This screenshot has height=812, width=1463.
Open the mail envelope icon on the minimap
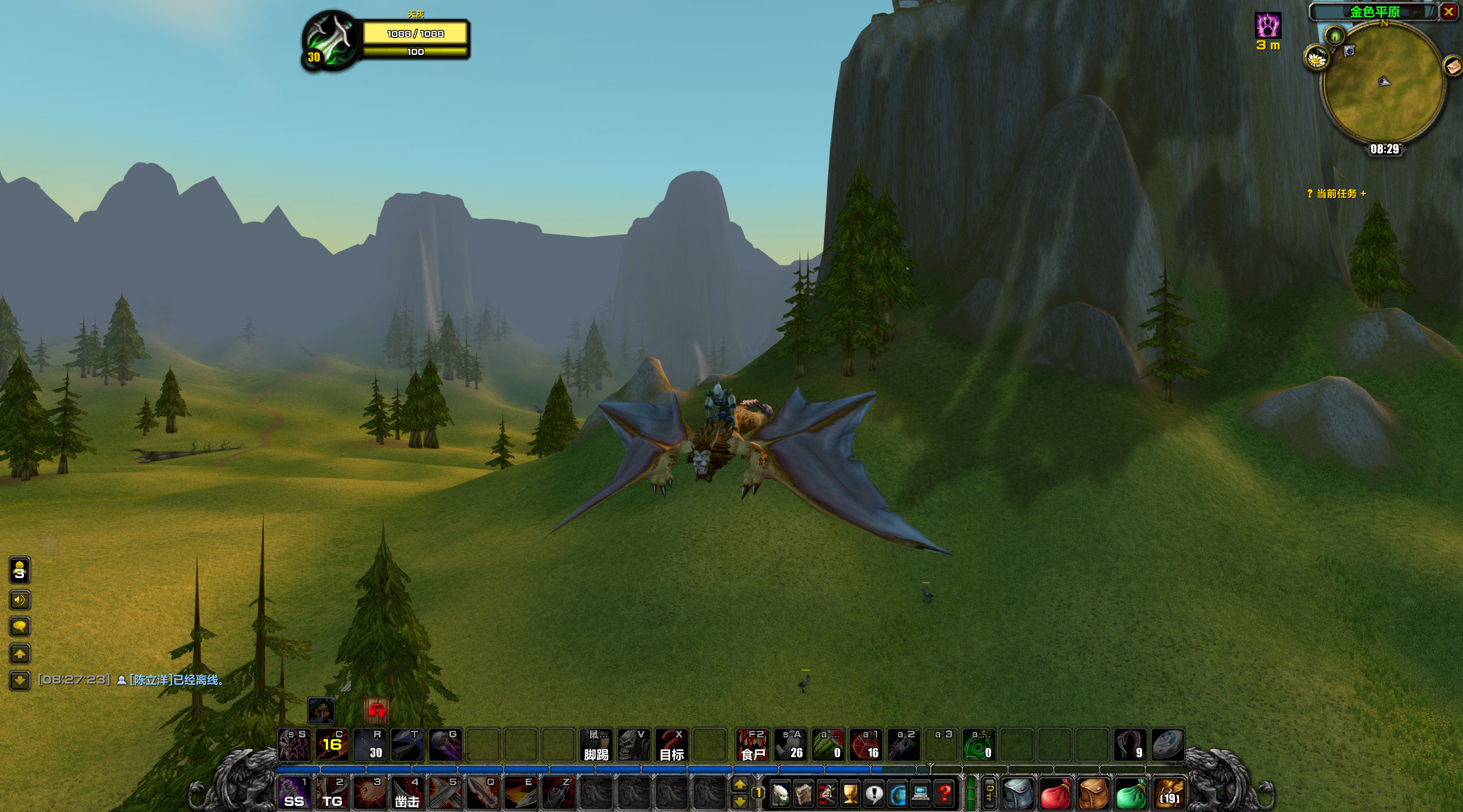click(x=1453, y=66)
